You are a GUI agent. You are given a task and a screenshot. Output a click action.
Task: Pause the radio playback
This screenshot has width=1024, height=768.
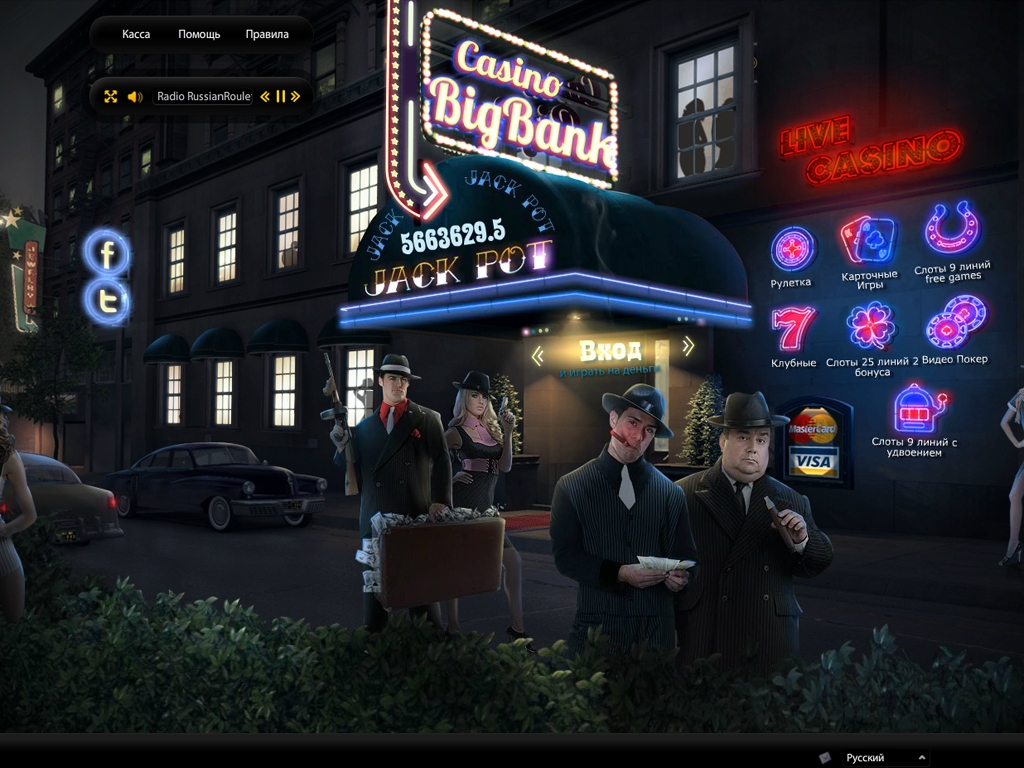[x=281, y=97]
